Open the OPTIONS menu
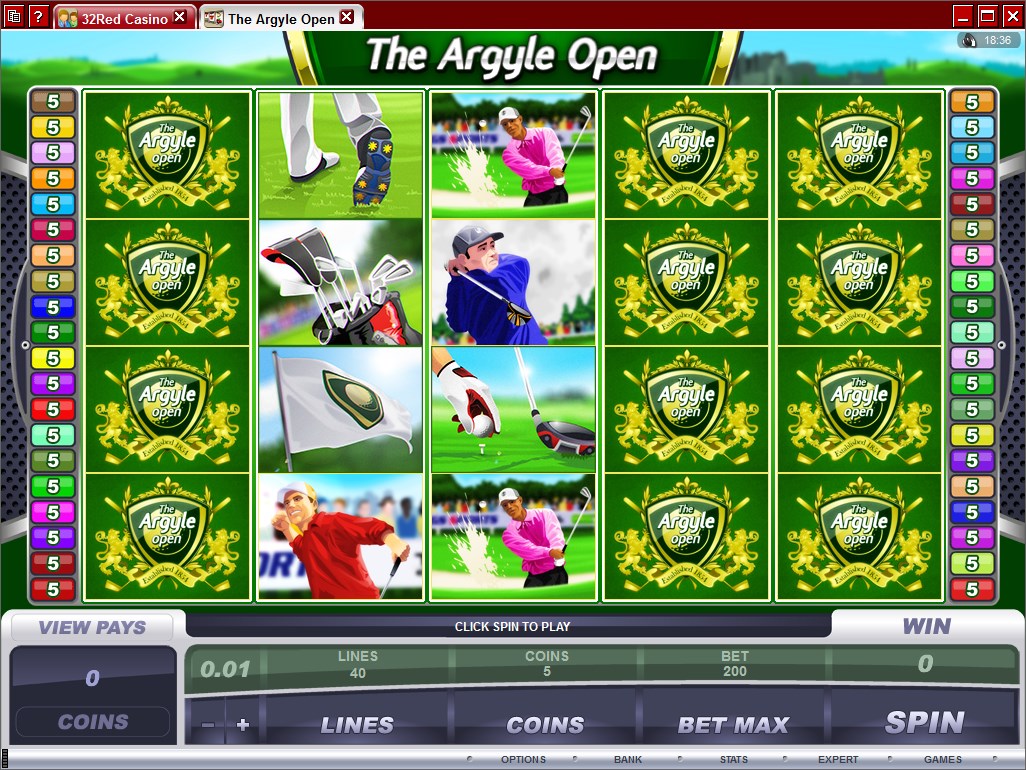The image size is (1026, 770). pyautogui.click(x=523, y=760)
